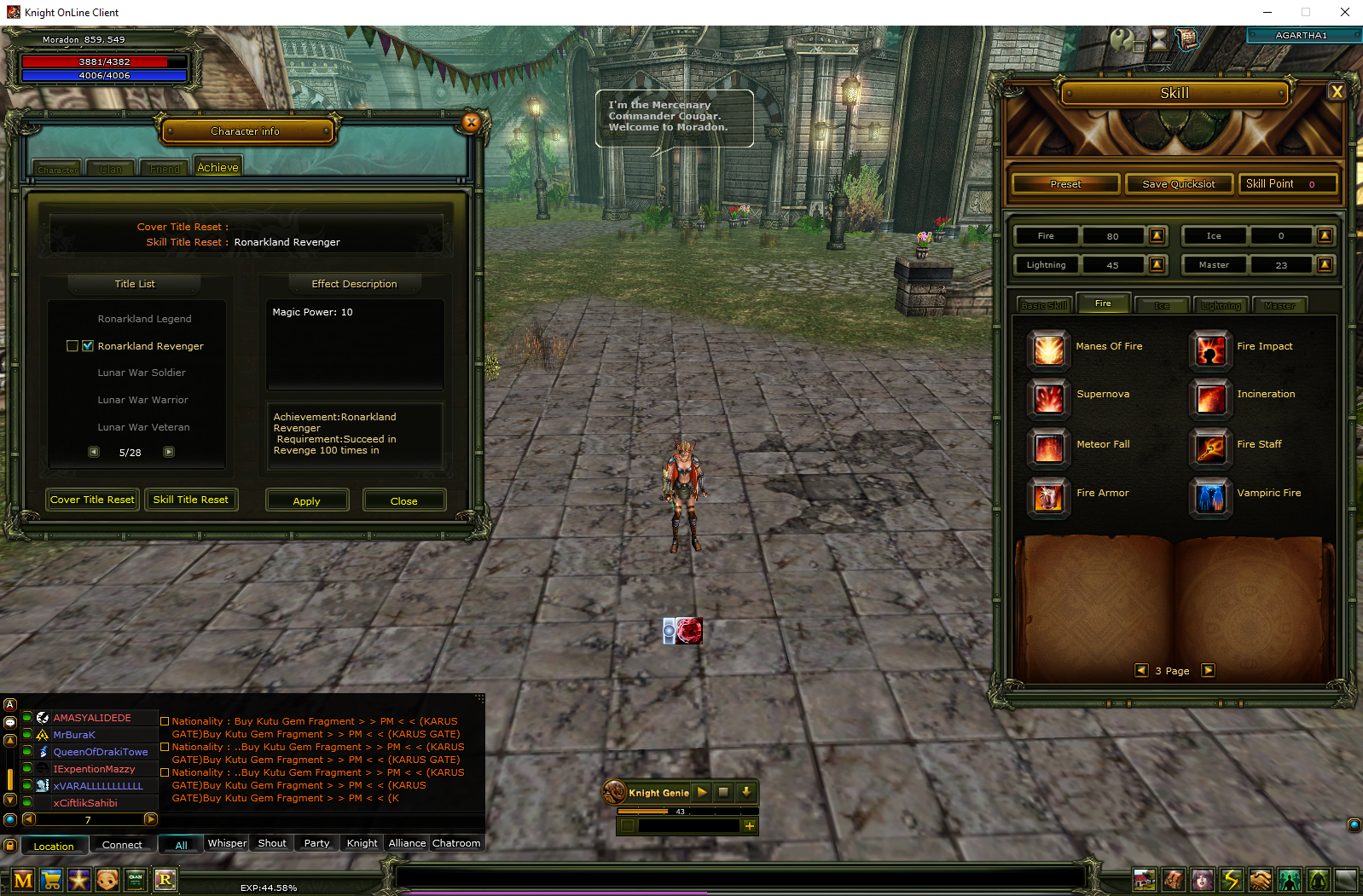
Task: Choose the Vampiric Fire skill icon
Action: point(1210,495)
